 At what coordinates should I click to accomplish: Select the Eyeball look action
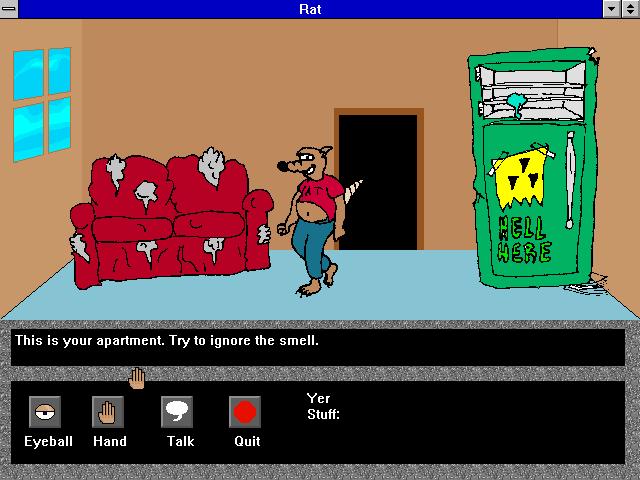(46, 411)
